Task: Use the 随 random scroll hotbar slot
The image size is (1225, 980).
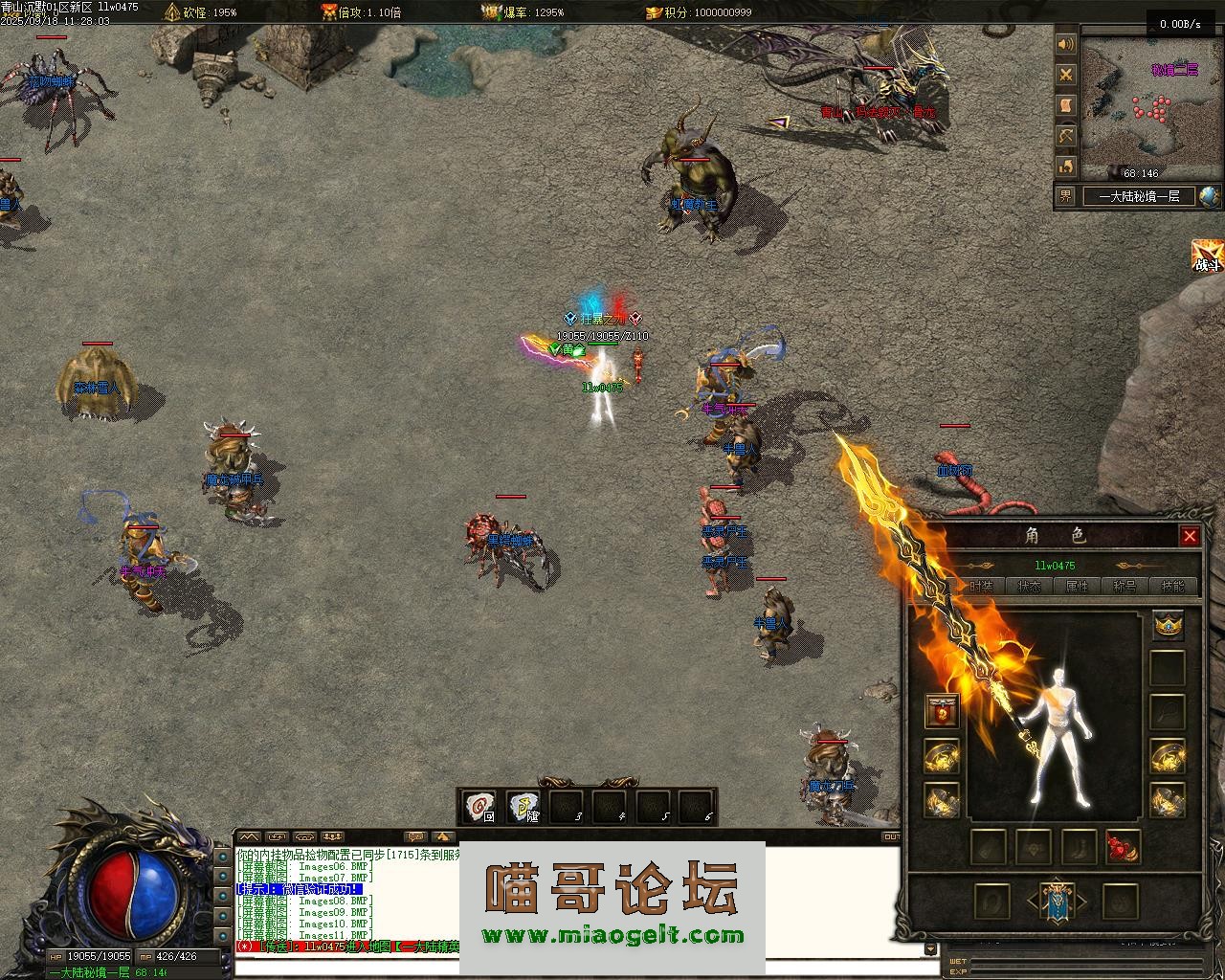Action: (523, 807)
